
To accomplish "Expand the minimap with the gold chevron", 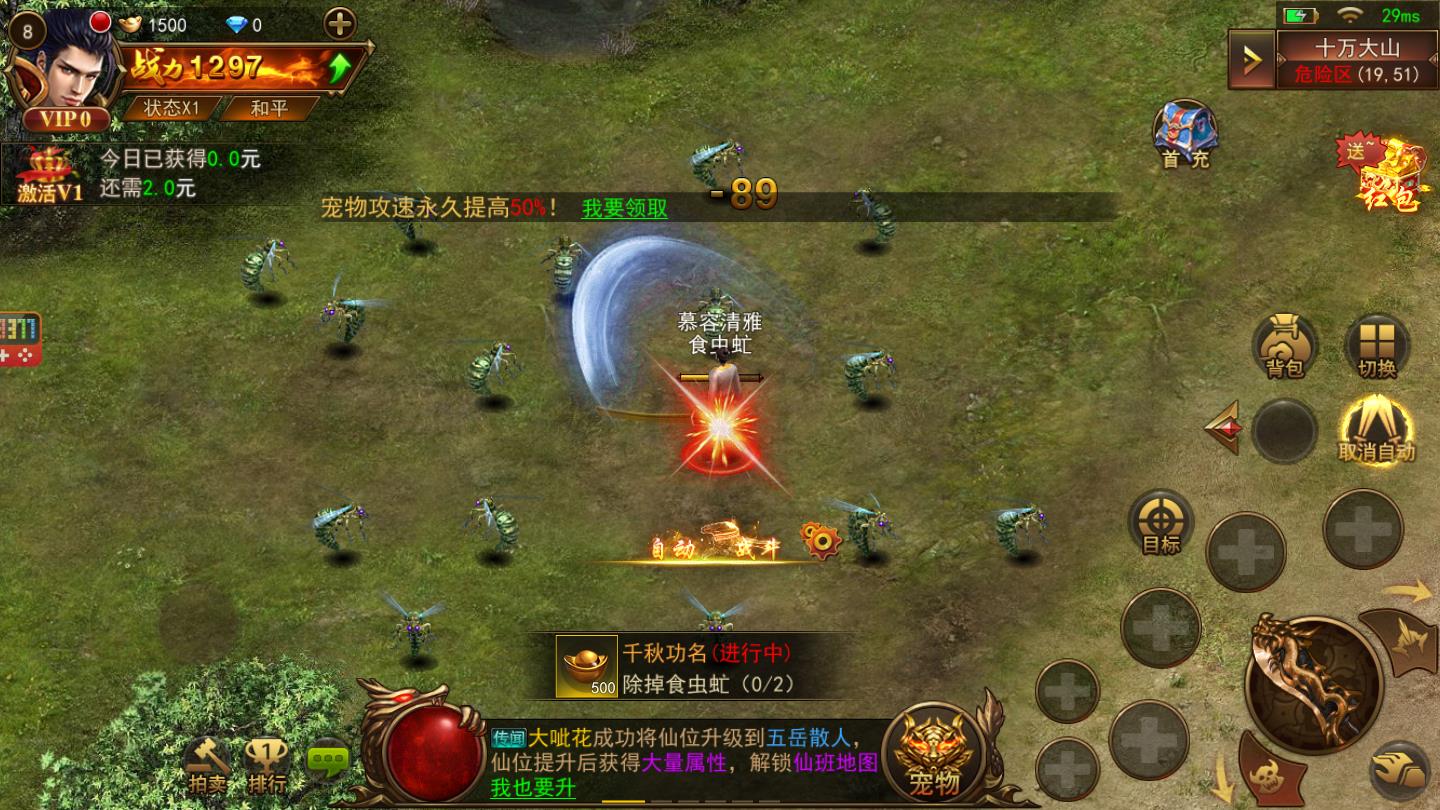I will point(1251,58).
